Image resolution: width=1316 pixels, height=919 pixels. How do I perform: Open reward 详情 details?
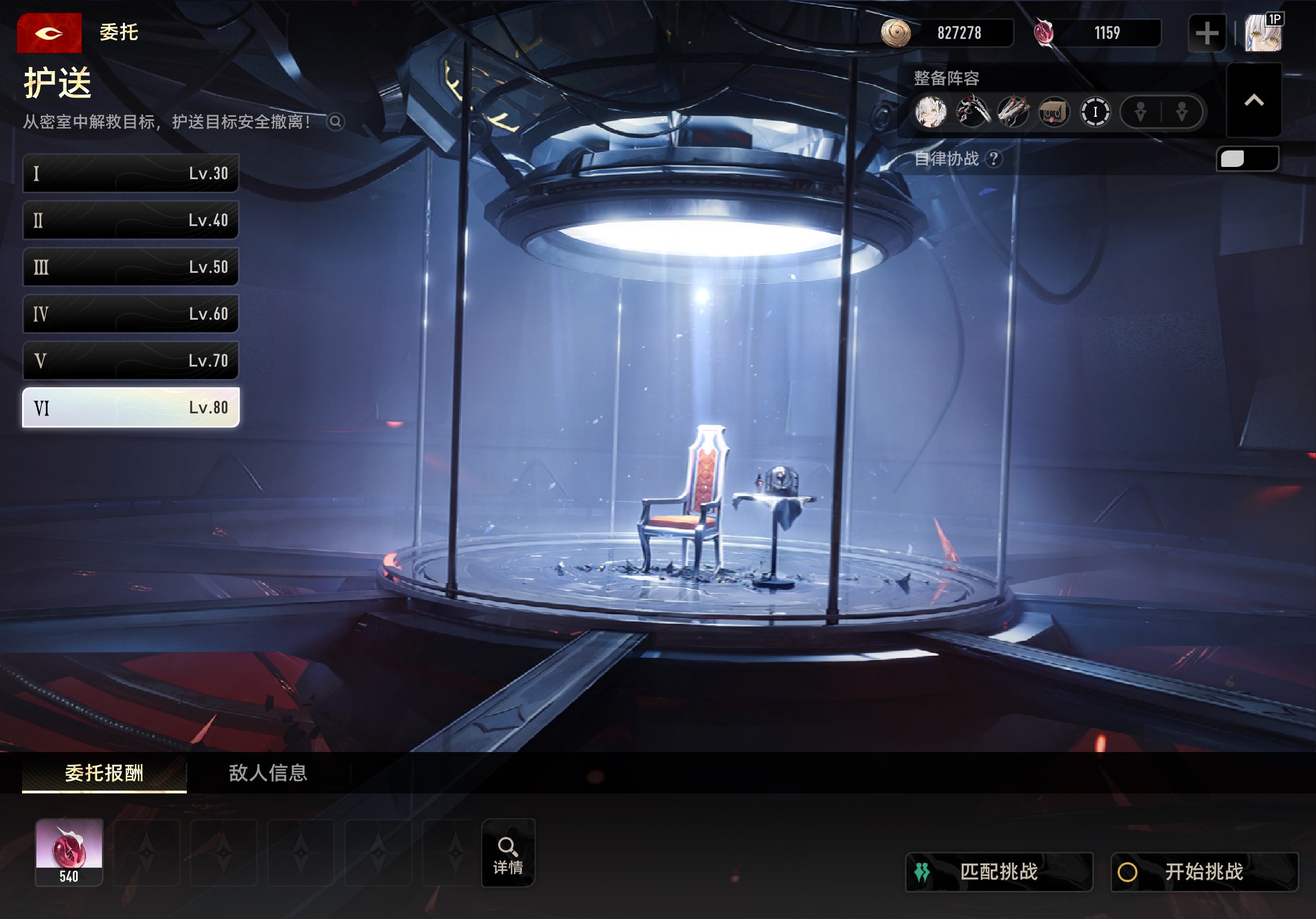[508, 853]
